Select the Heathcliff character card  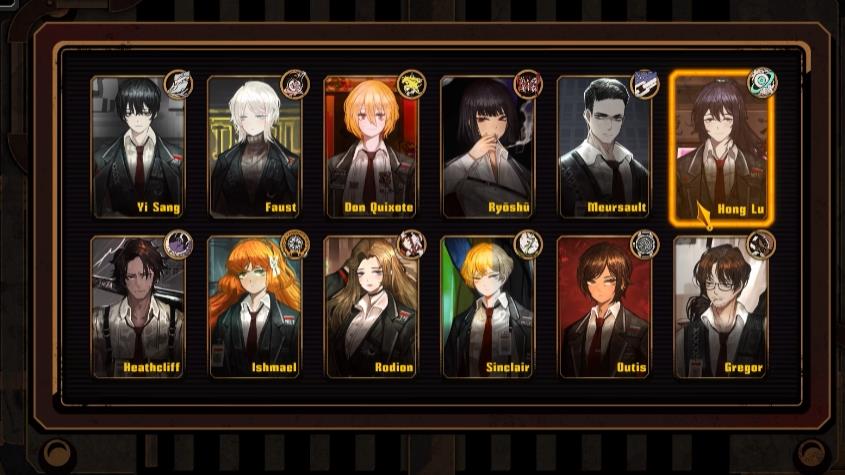[x=138, y=307]
